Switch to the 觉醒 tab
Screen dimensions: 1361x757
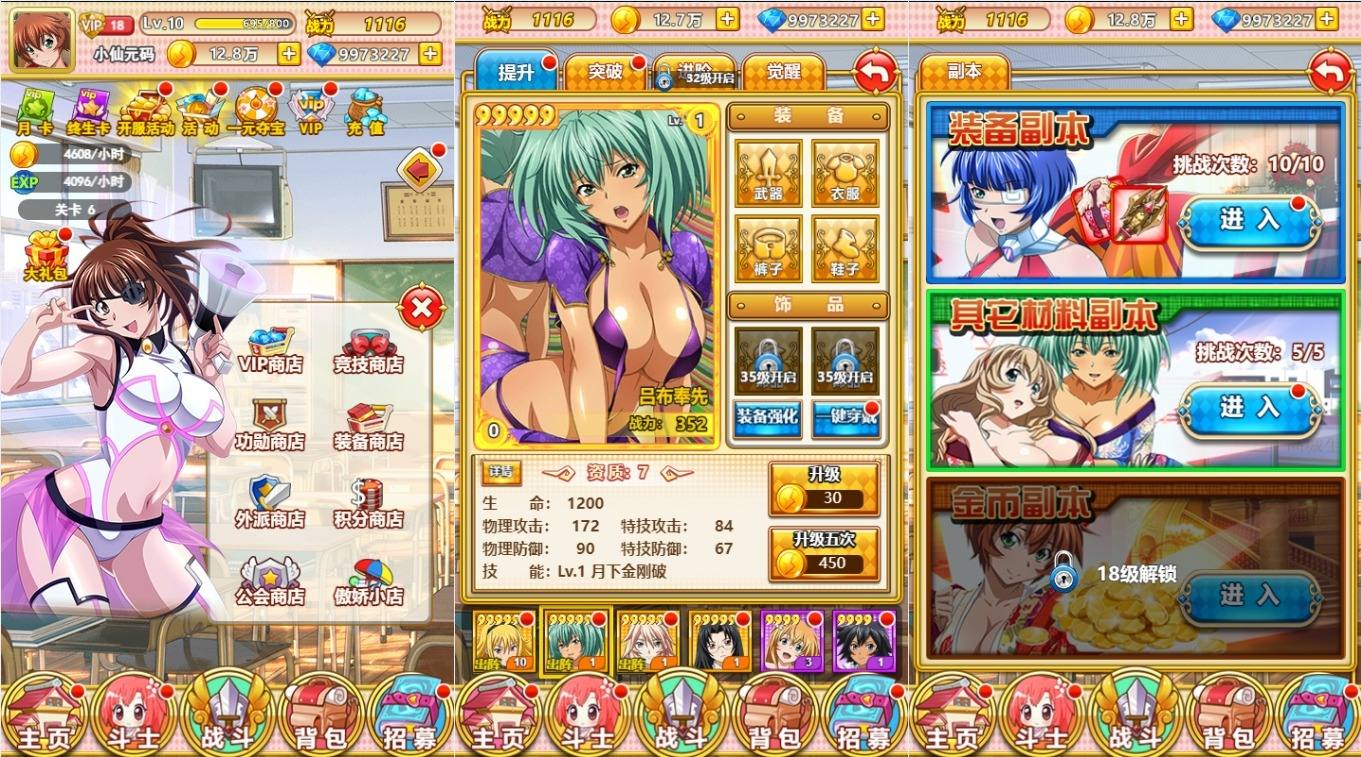[x=783, y=72]
